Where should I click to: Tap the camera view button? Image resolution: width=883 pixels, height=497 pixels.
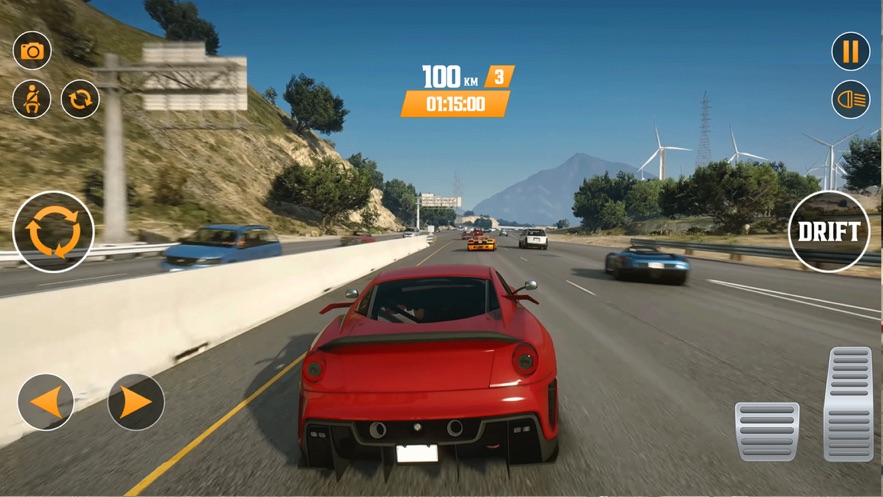click(x=32, y=51)
